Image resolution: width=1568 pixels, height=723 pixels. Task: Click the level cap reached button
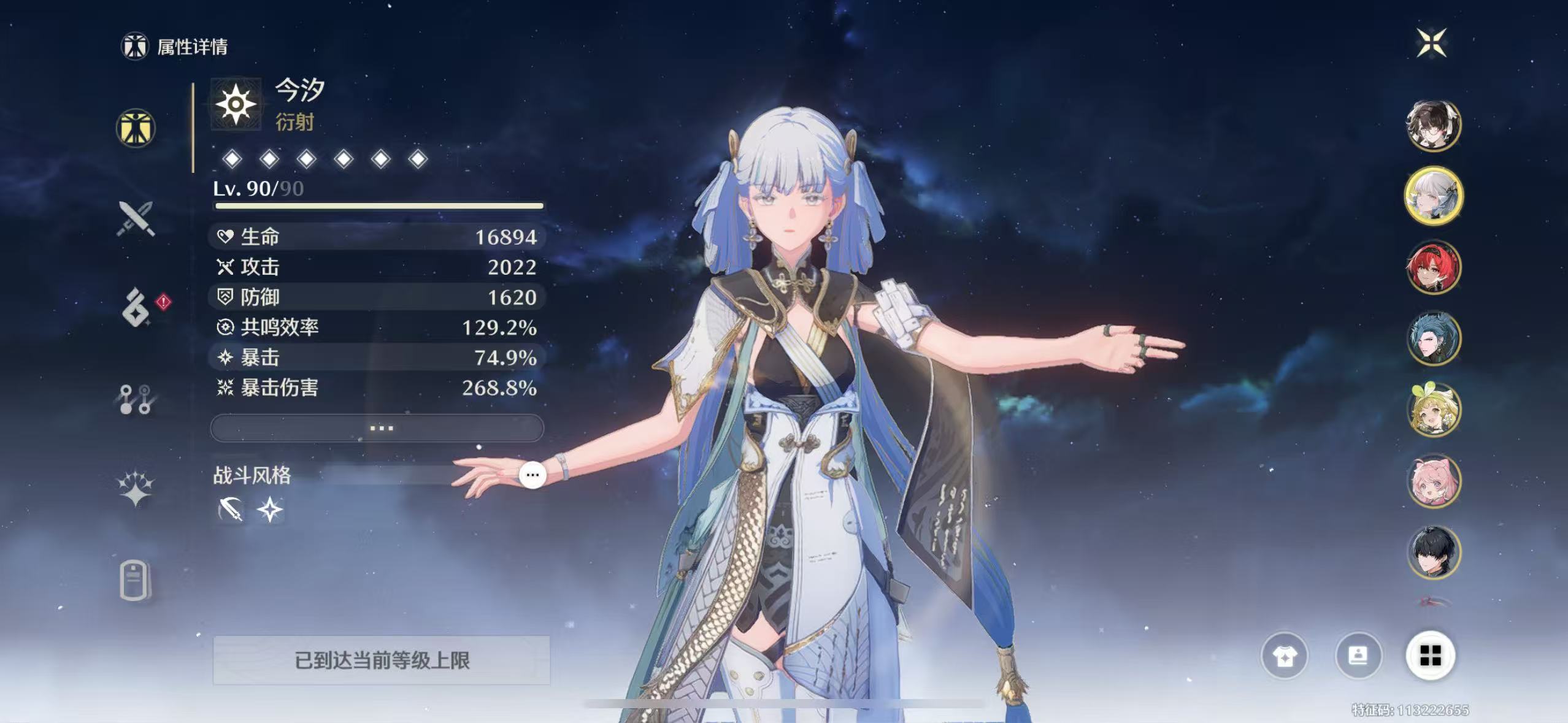tap(381, 660)
